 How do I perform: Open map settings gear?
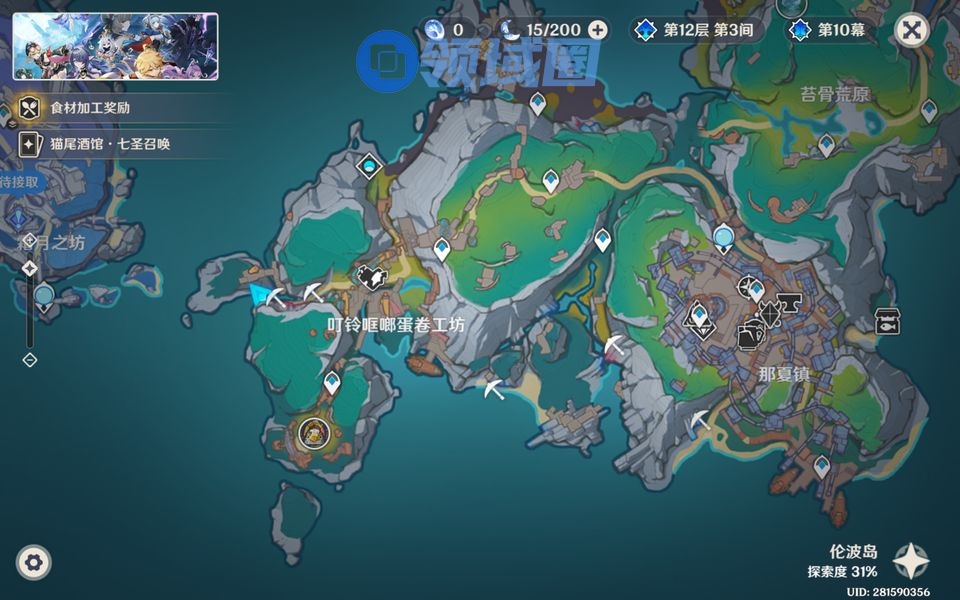pyautogui.click(x=34, y=563)
